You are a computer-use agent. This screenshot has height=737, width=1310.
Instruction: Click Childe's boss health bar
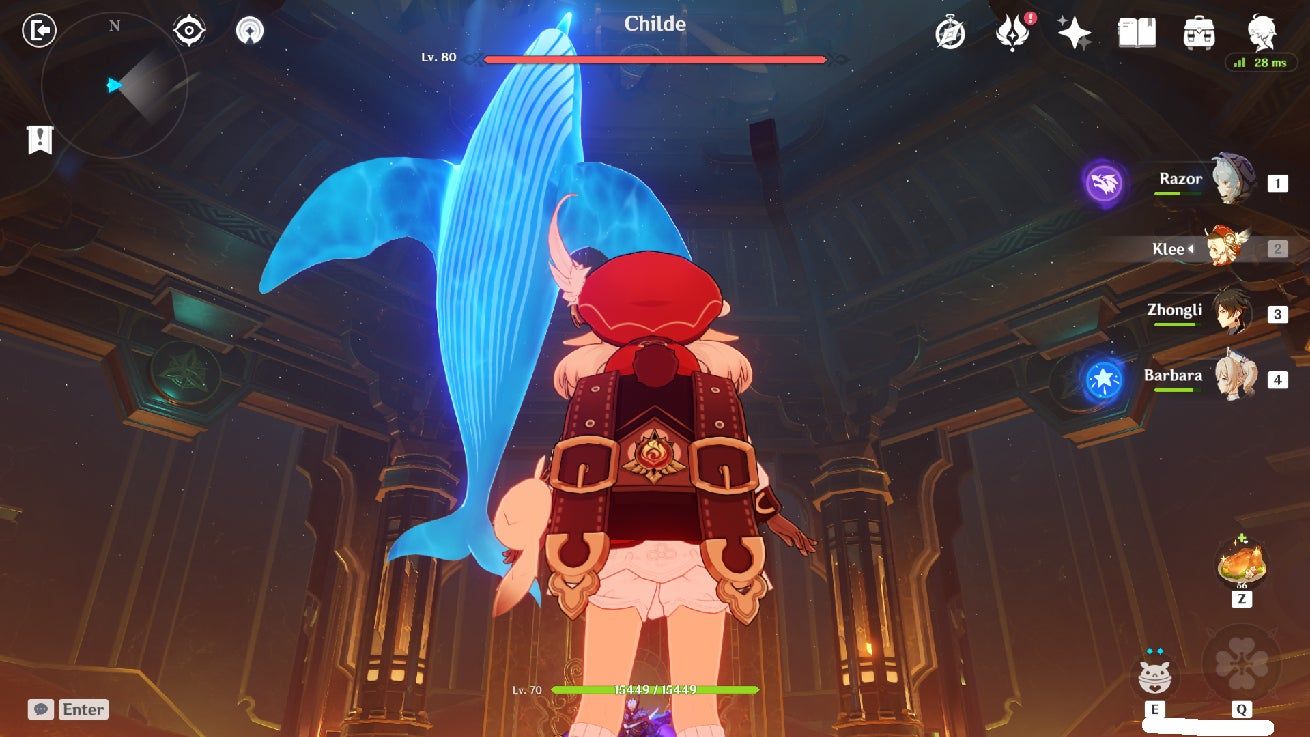point(655,57)
